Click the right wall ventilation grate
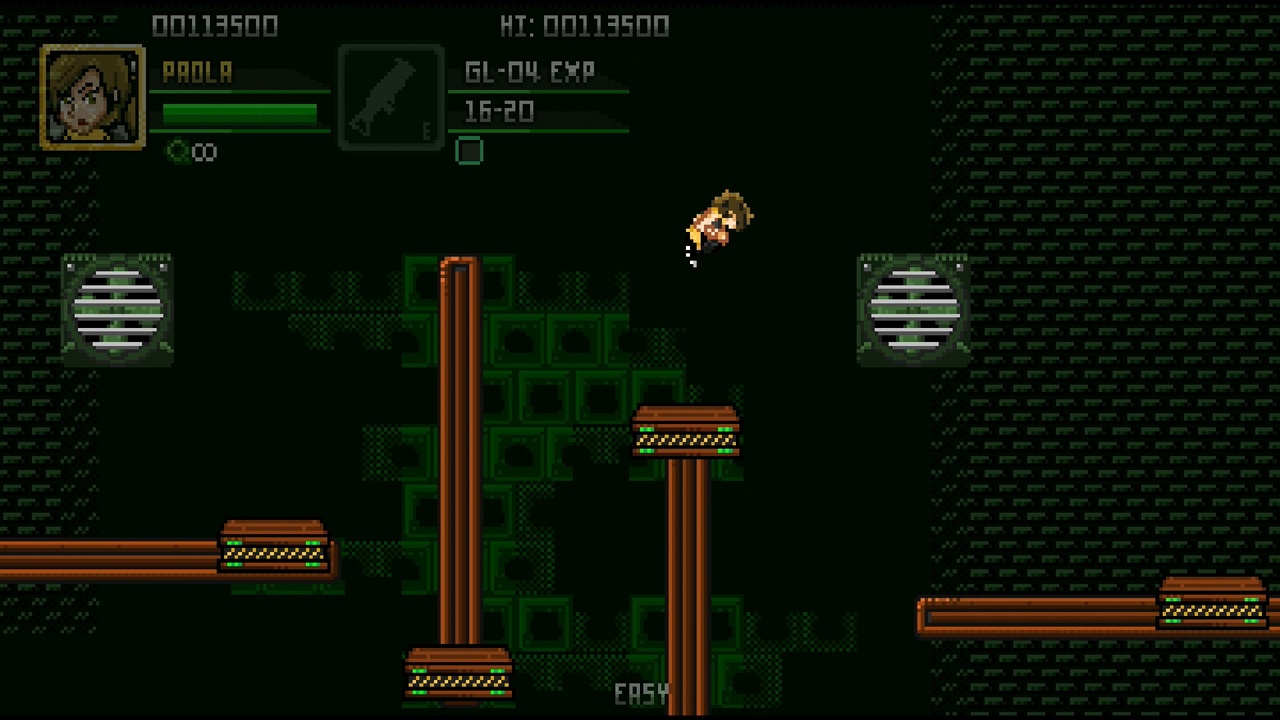1280x720 pixels. pyautogui.click(x=912, y=310)
